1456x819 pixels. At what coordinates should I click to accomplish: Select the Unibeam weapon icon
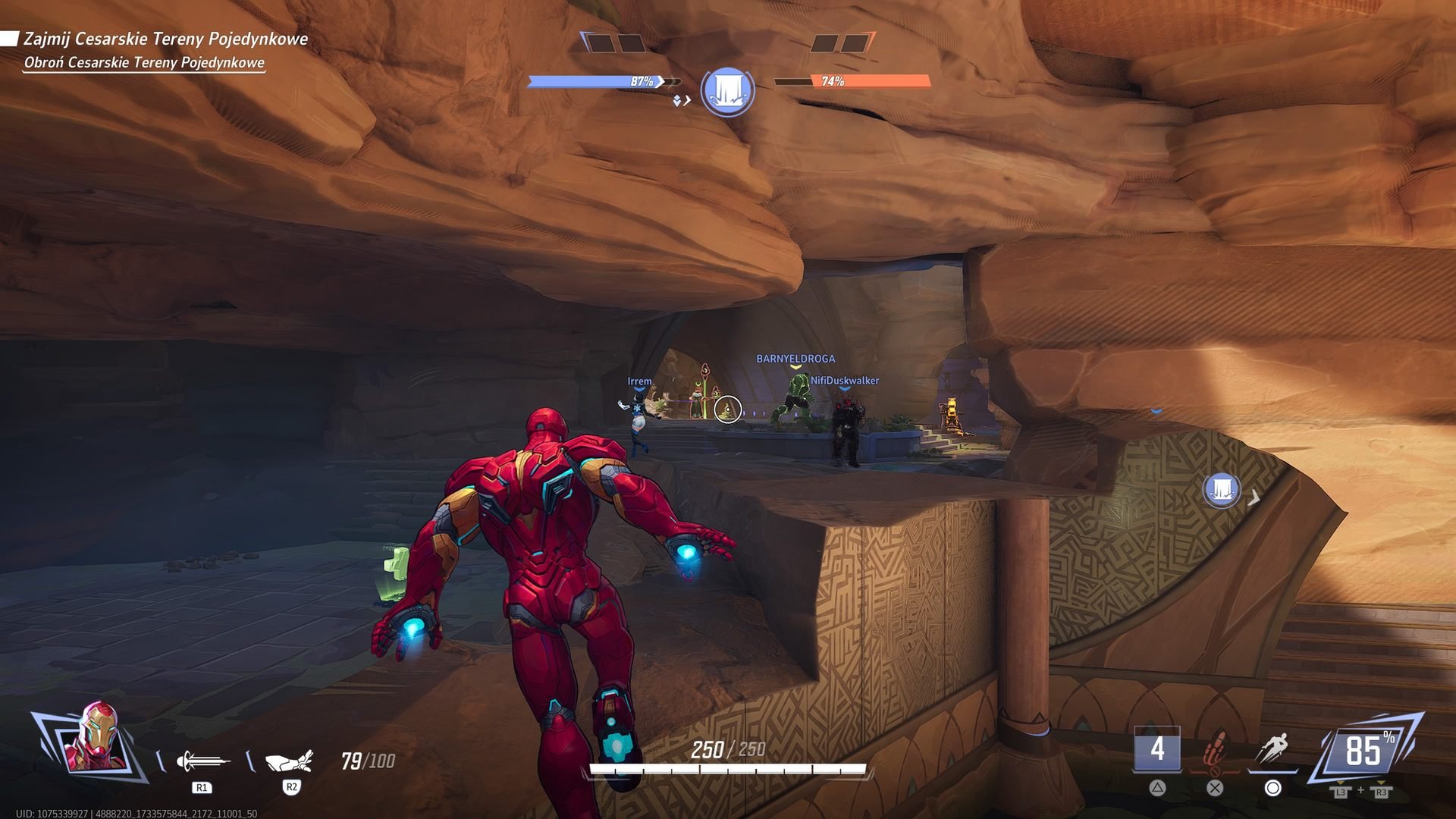[202, 760]
